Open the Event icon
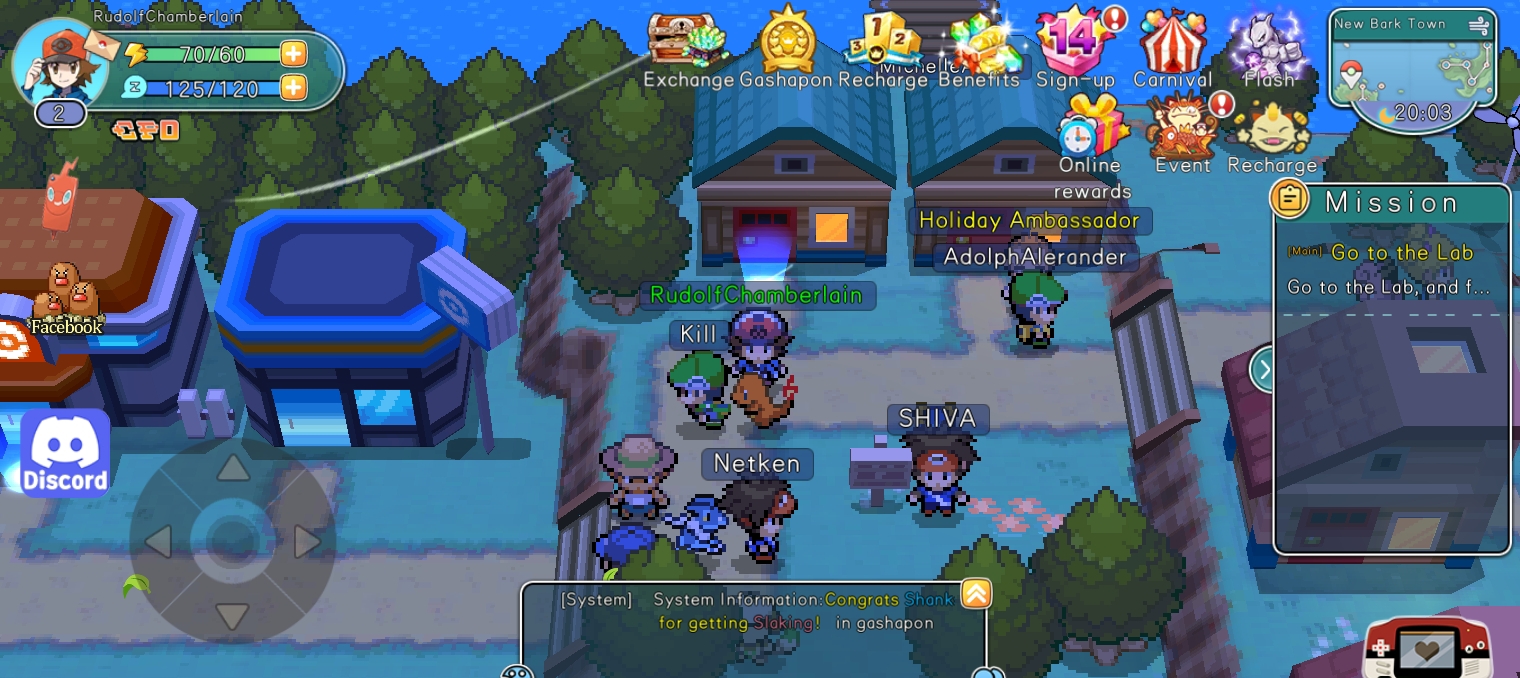The height and width of the screenshot is (678, 1520). tap(1183, 127)
